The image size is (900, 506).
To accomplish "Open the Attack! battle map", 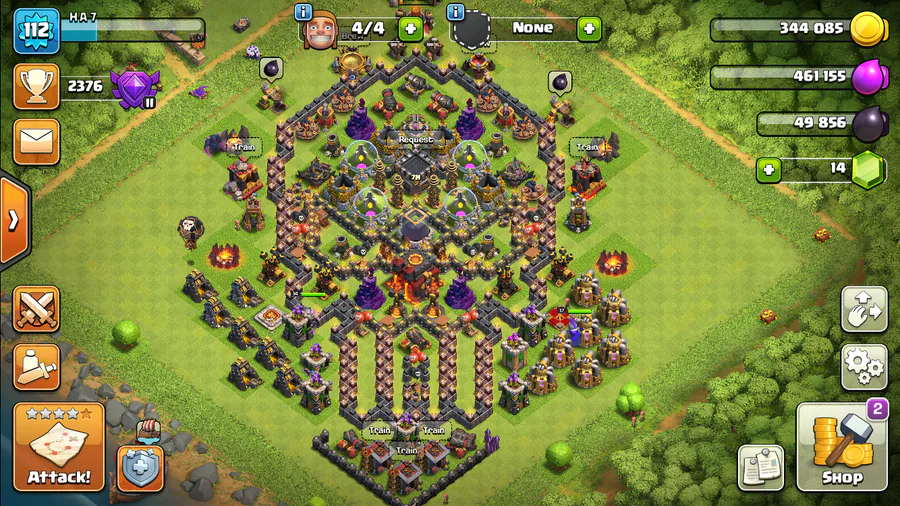I will click(59, 447).
